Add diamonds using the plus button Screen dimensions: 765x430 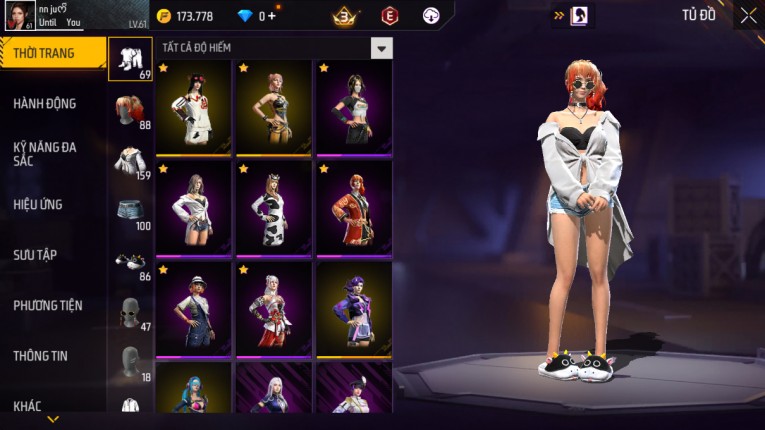point(273,16)
